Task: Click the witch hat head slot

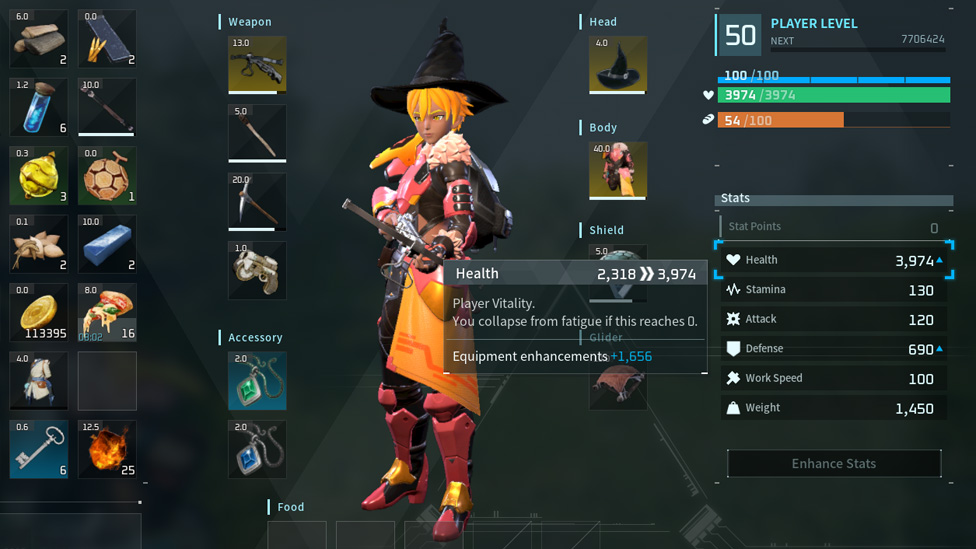Action: 618,65
